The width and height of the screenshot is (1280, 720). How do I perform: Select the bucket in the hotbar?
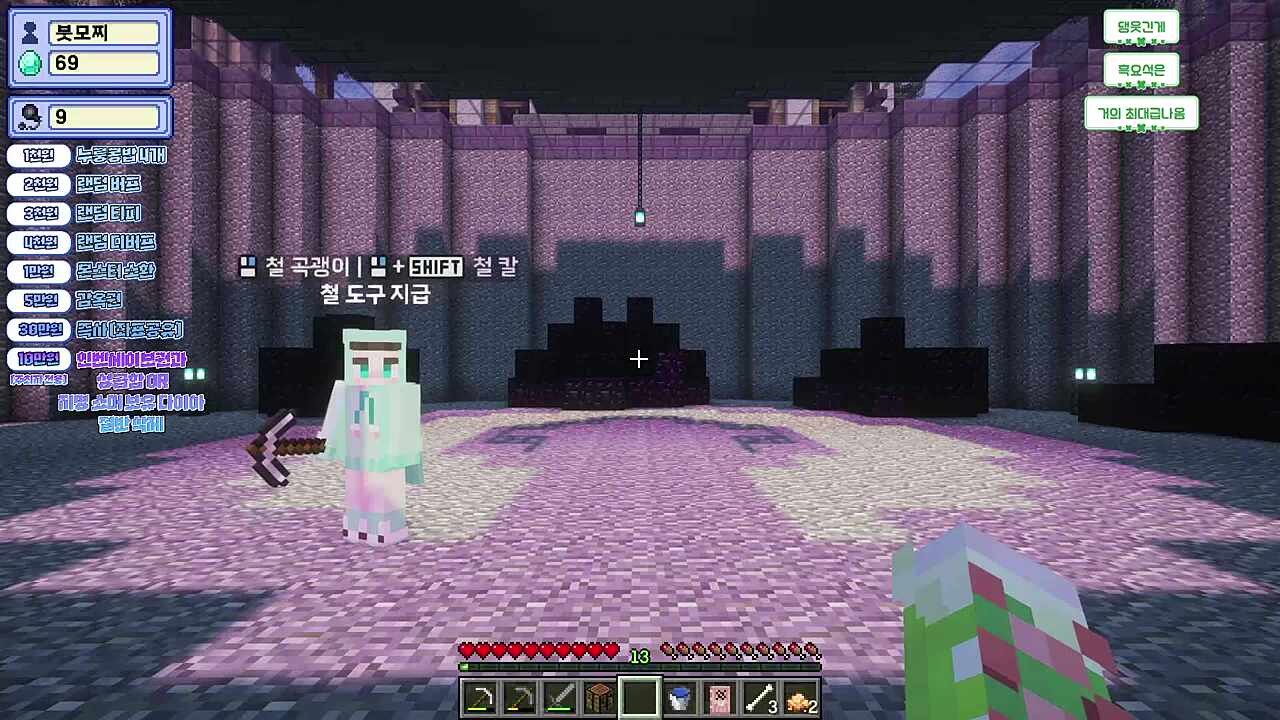[x=679, y=697]
